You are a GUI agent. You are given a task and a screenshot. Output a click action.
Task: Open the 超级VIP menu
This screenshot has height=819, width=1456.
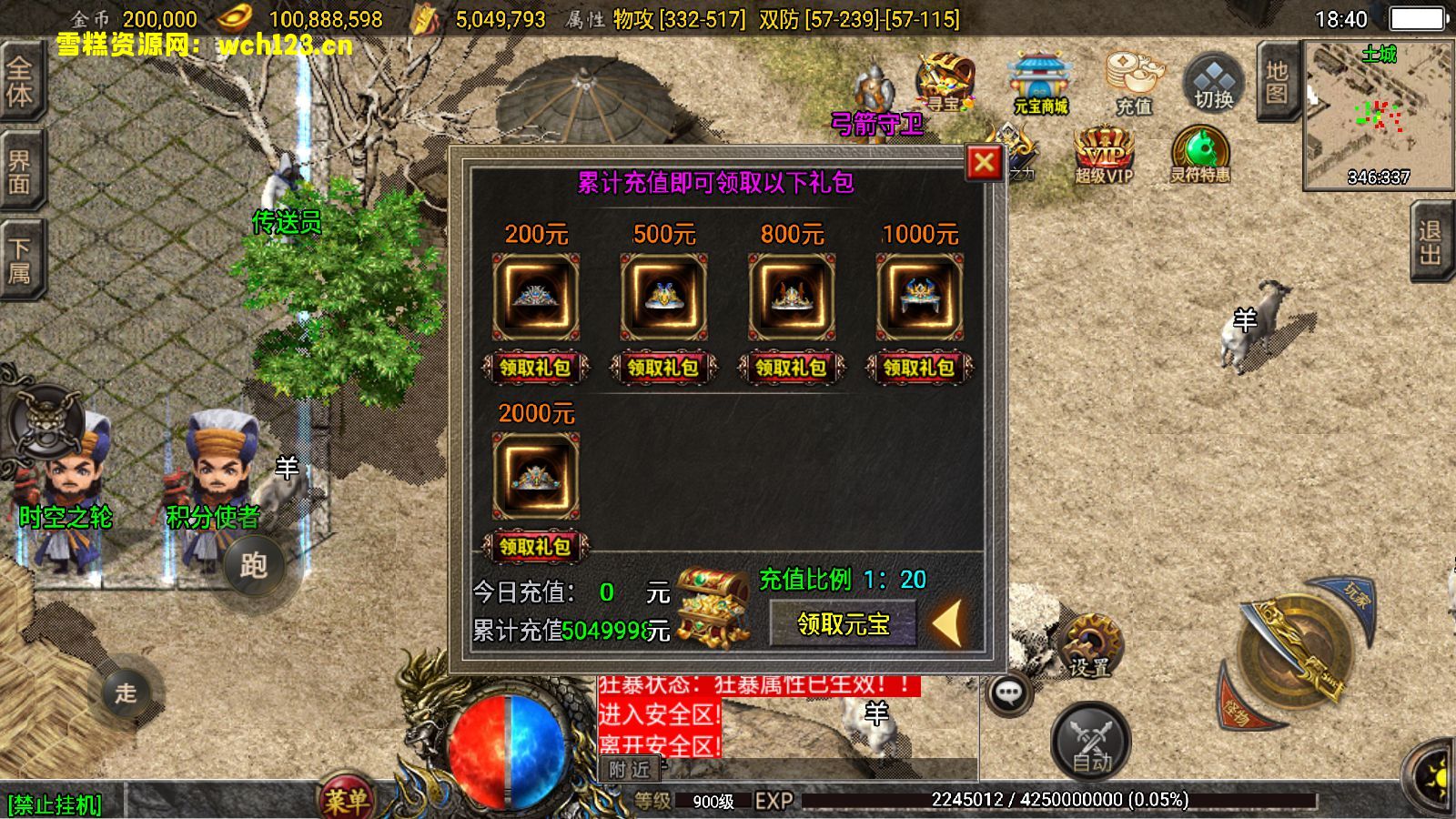tap(1104, 155)
